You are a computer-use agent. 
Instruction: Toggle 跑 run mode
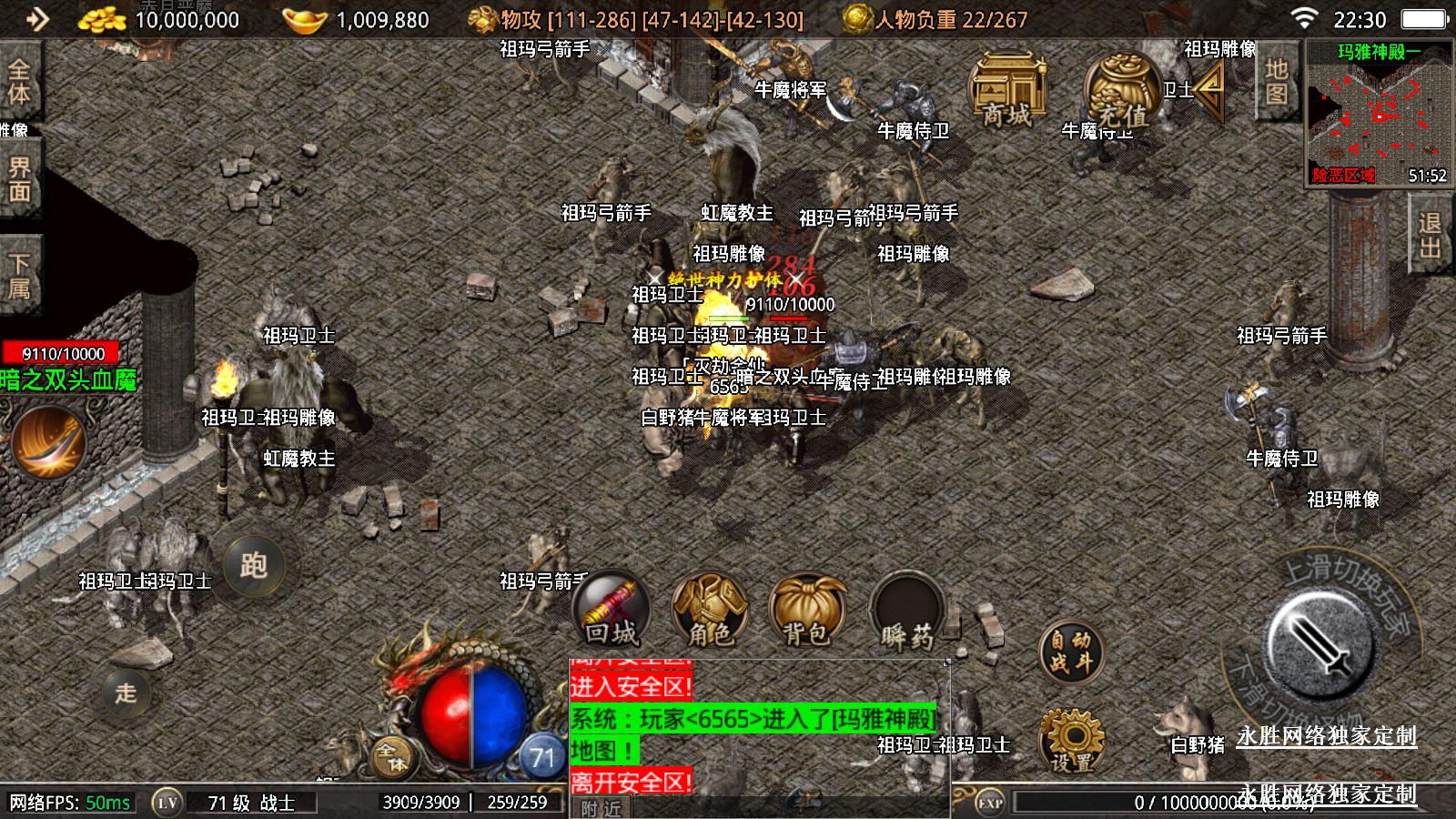[253, 566]
